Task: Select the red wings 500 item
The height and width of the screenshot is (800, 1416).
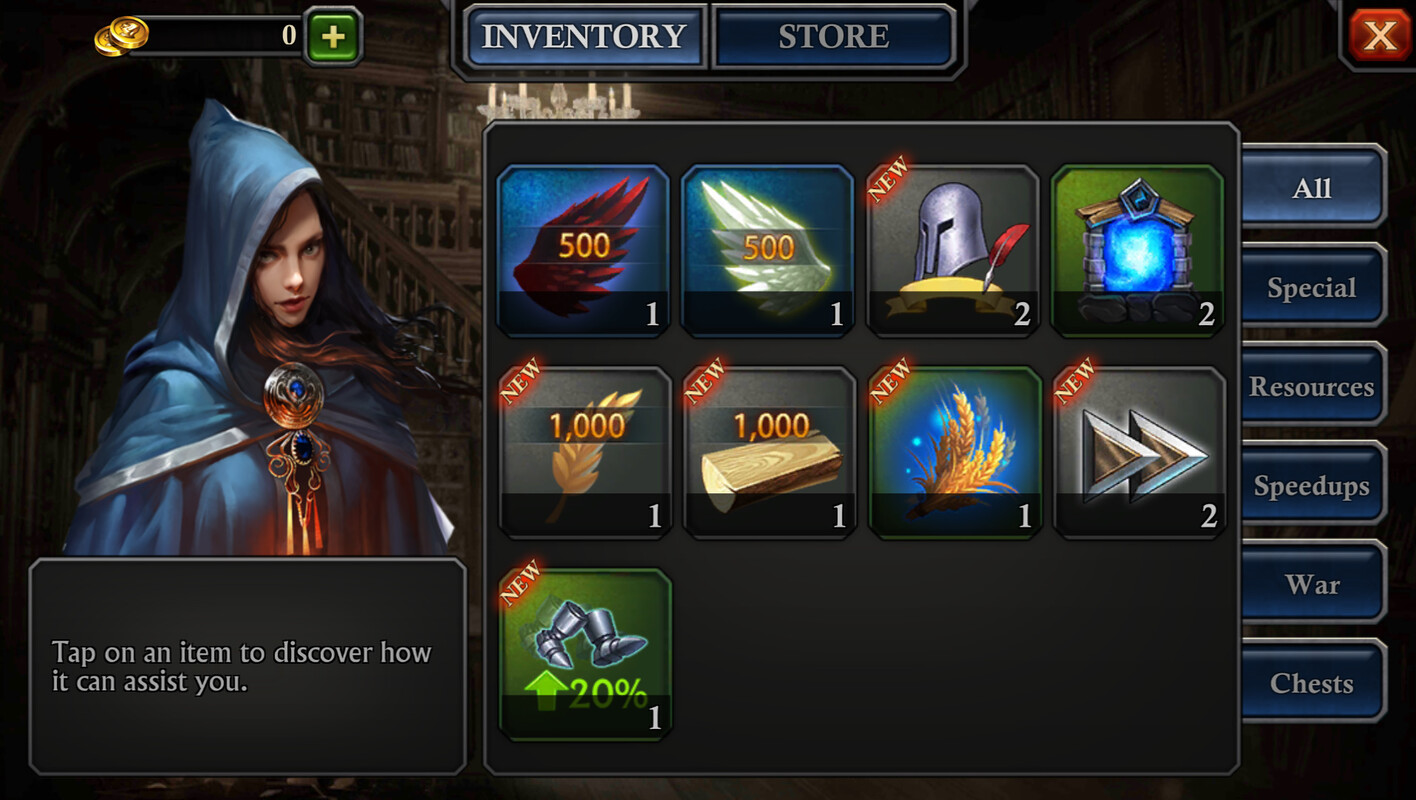Action: [x=584, y=250]
